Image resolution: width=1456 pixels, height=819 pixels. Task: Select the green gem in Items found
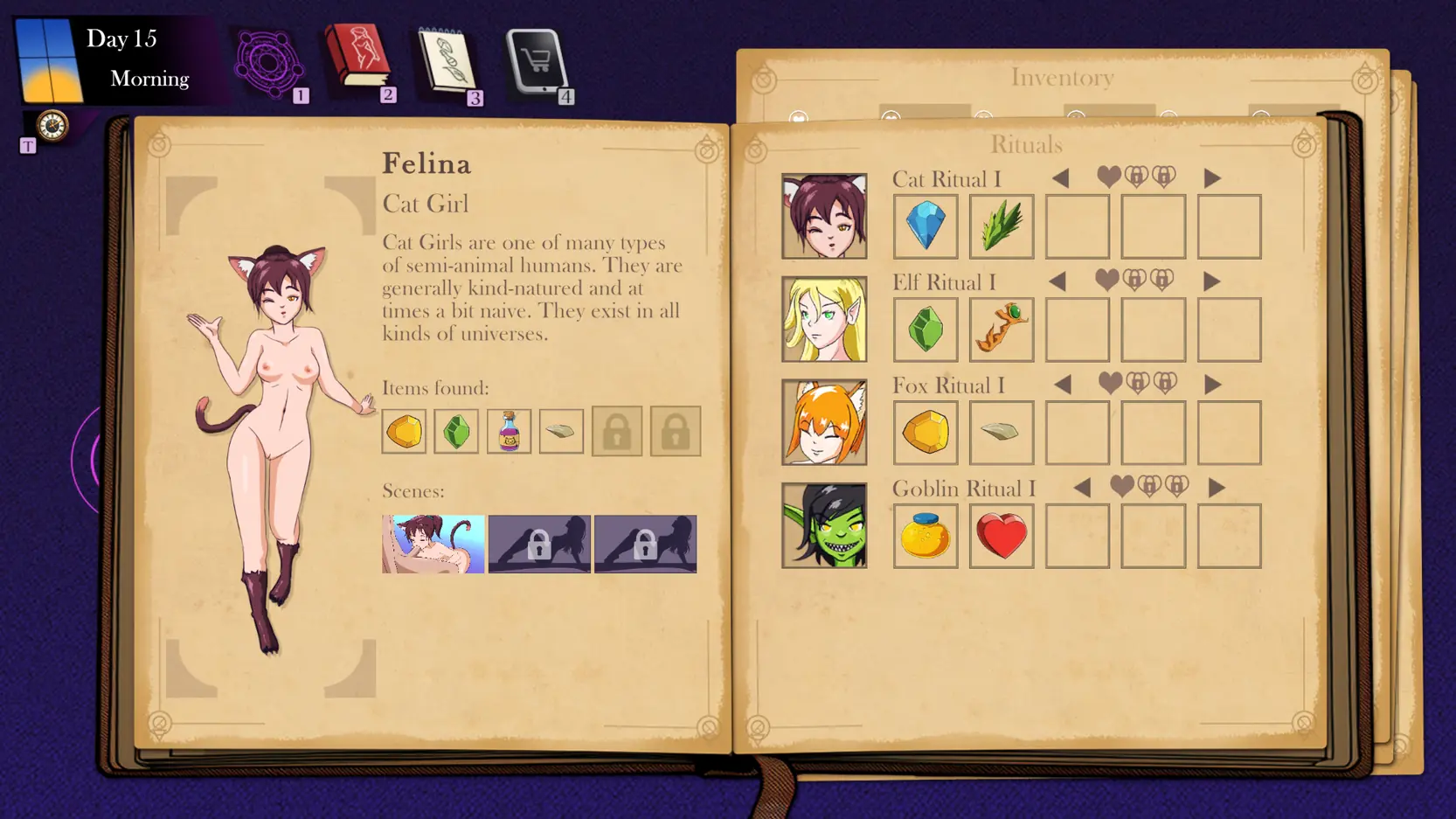point(456,431)
